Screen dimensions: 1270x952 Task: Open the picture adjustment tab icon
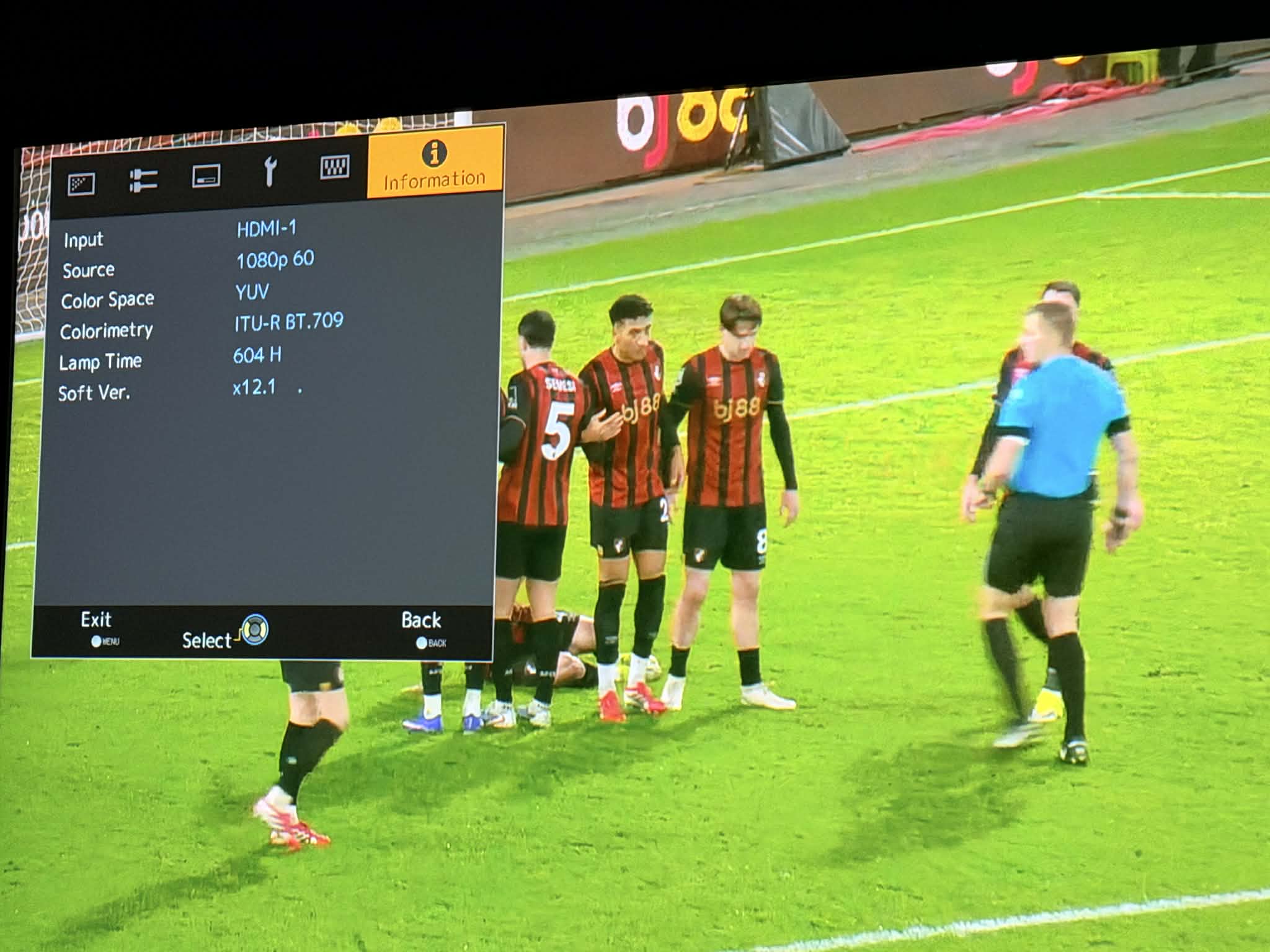(81, 183)
